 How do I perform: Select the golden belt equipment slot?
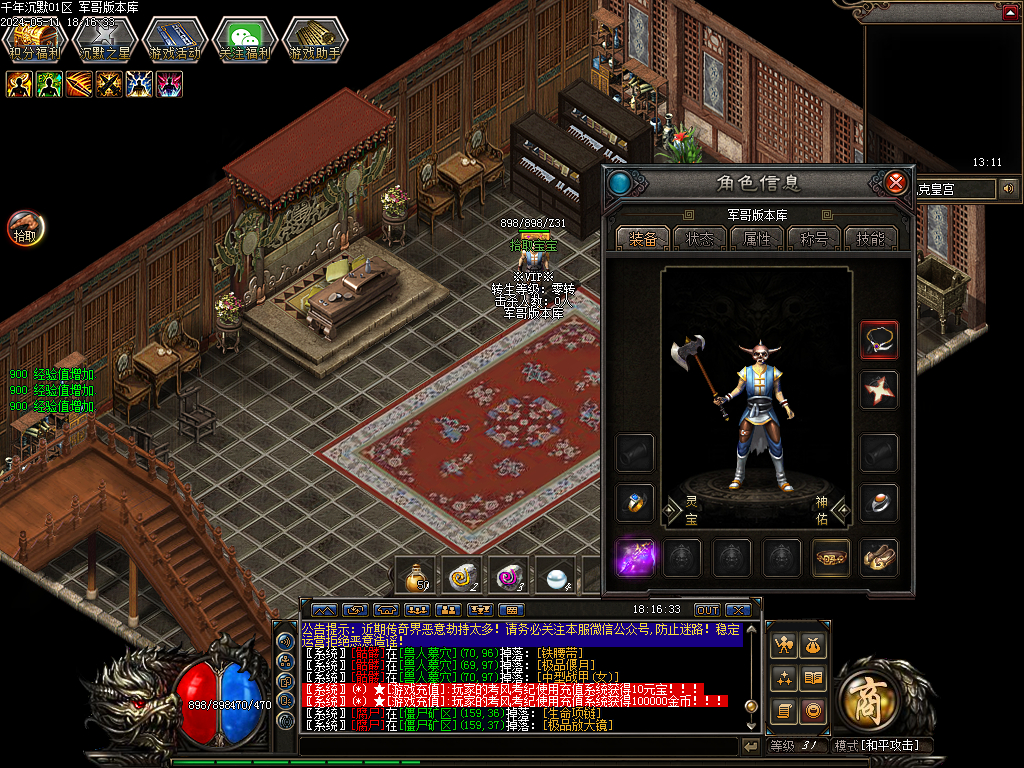click(x=831, y=557)
